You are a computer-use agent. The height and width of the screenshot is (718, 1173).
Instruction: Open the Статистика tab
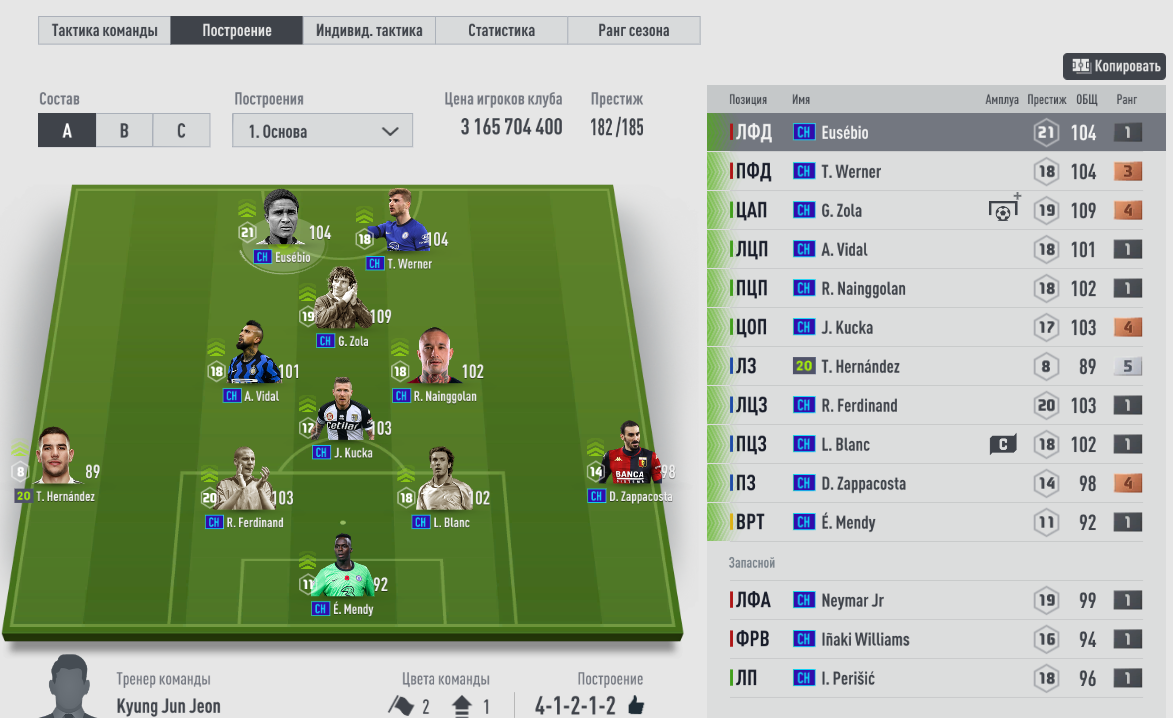(501, 30)
